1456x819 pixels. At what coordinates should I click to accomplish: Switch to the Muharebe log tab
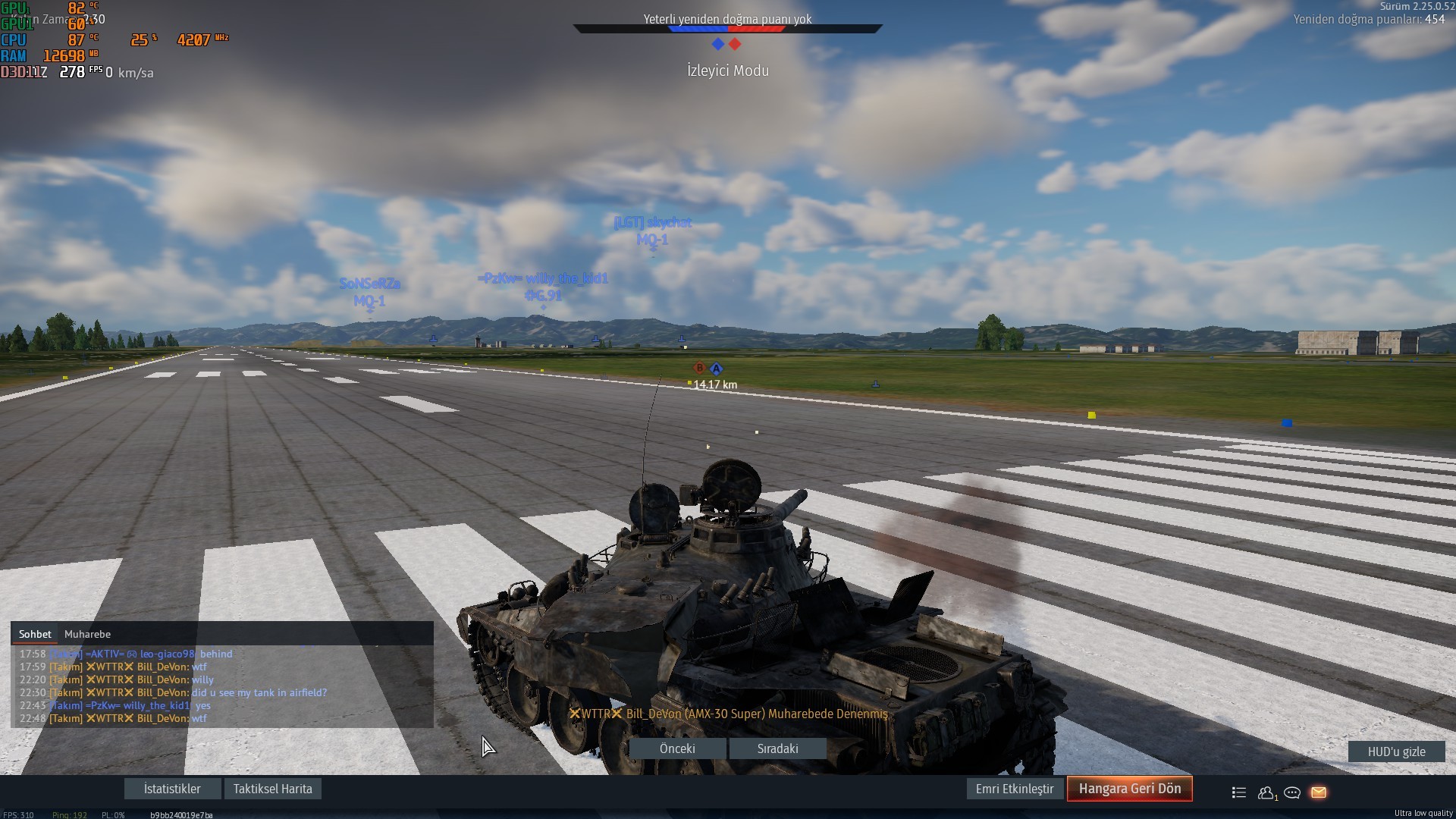click(x=87, y=634)
